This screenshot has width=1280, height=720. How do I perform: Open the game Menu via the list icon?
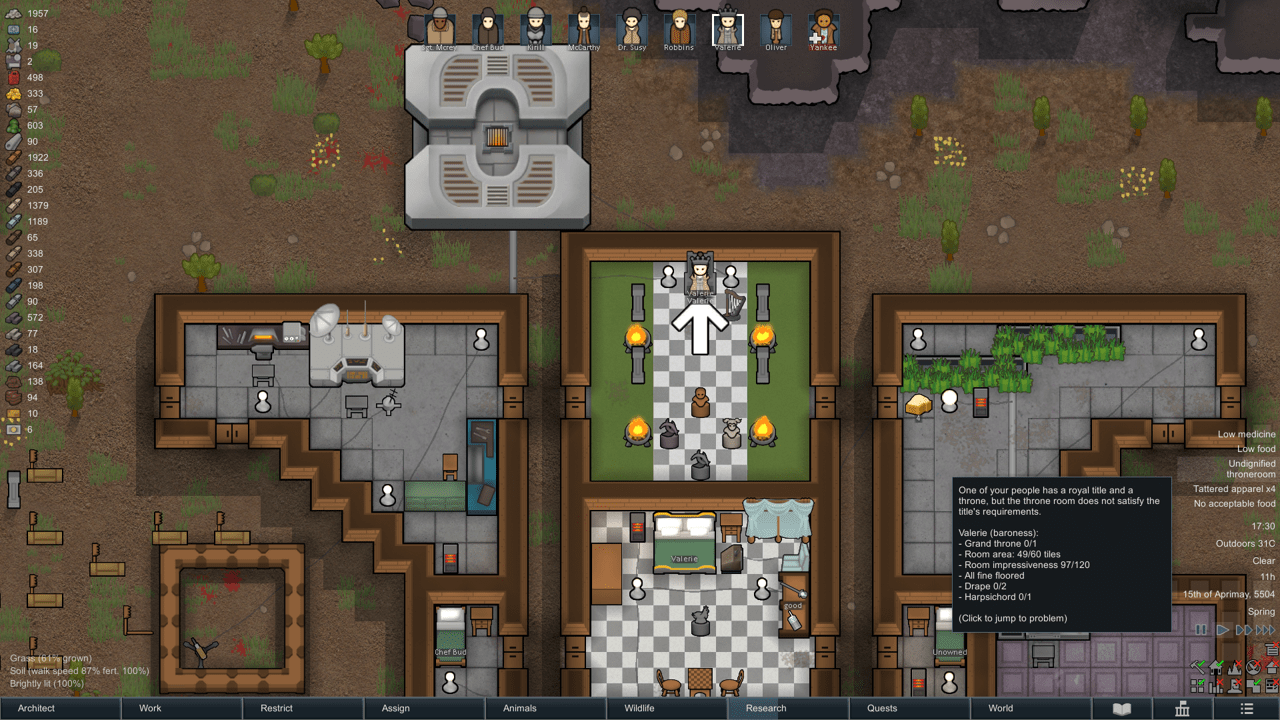(x=1247, y=709)
